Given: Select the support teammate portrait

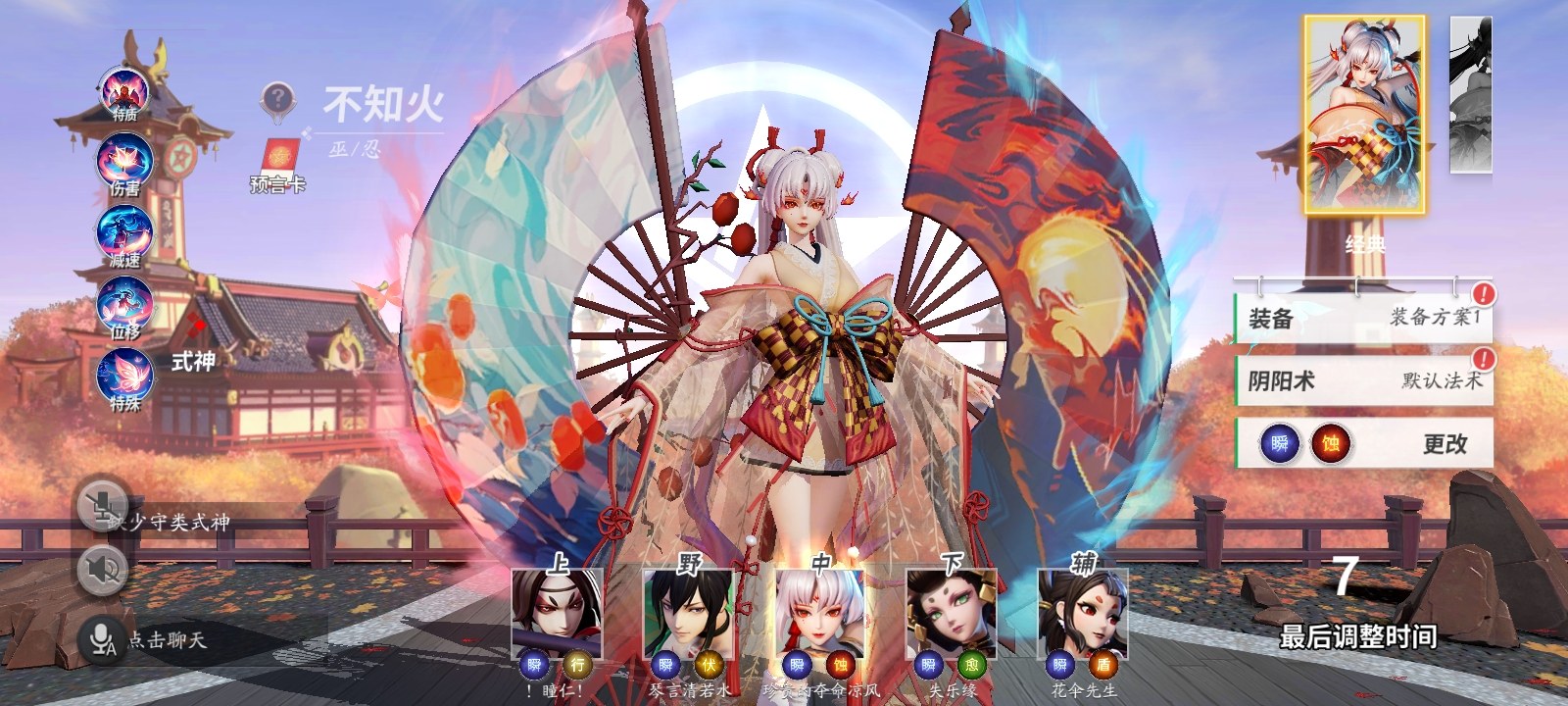Looking at the screenshot, I should (x=1083, y=613).
